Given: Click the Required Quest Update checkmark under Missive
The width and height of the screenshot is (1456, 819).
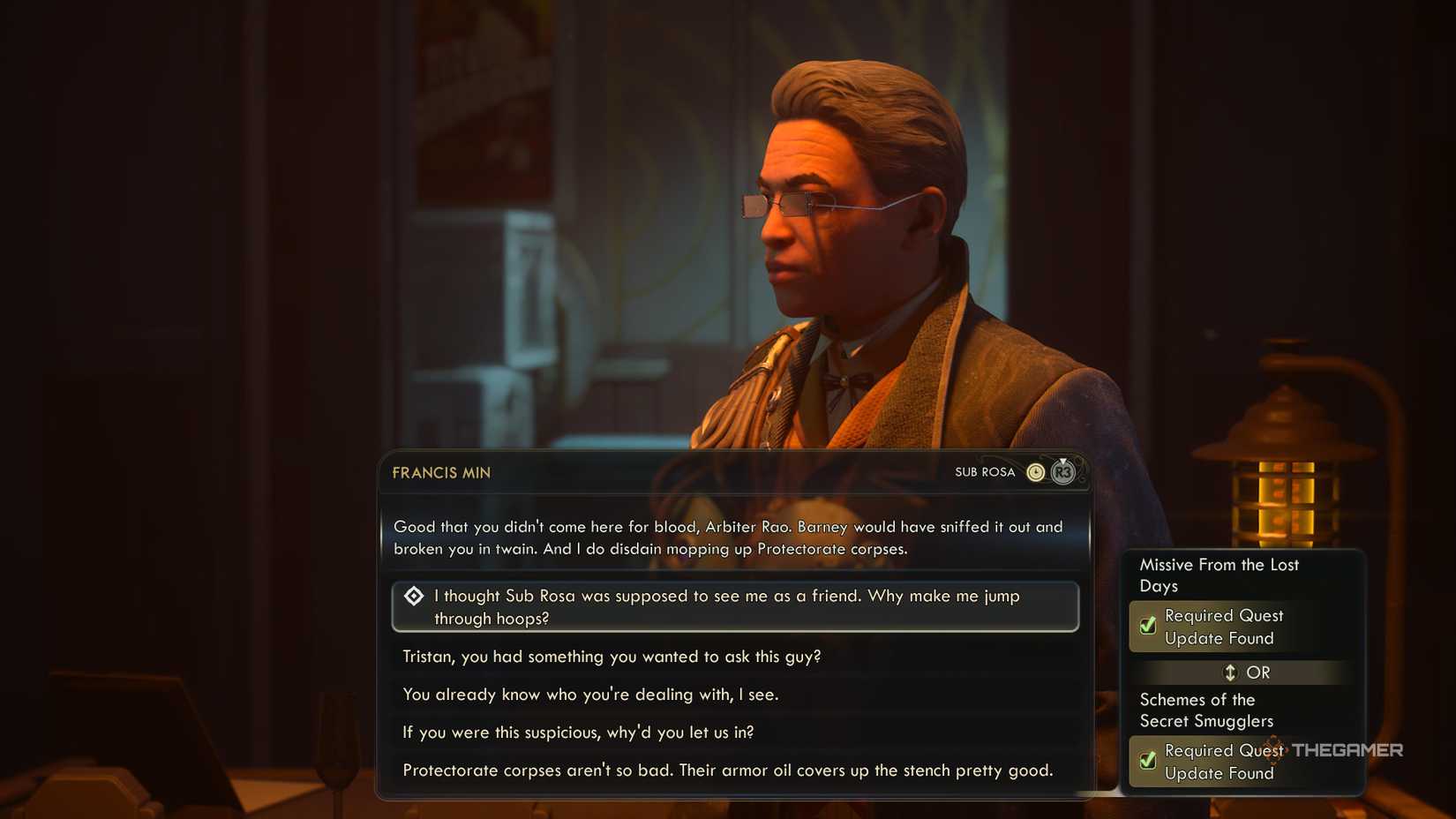Looking at the screenshot, I should [x=1146, y=627].
